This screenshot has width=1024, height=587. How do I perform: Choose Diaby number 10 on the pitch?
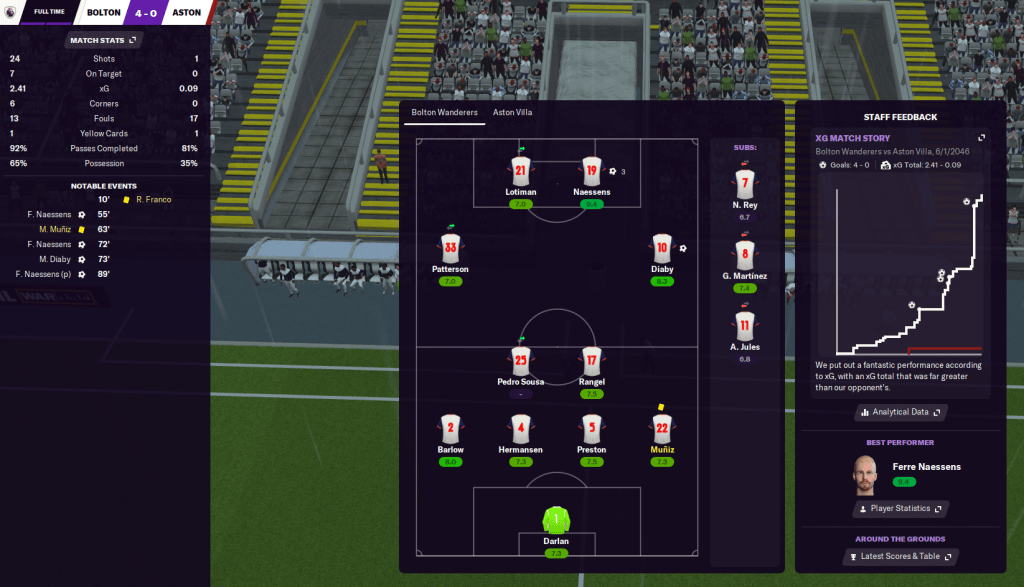click(x=661, y=248)
